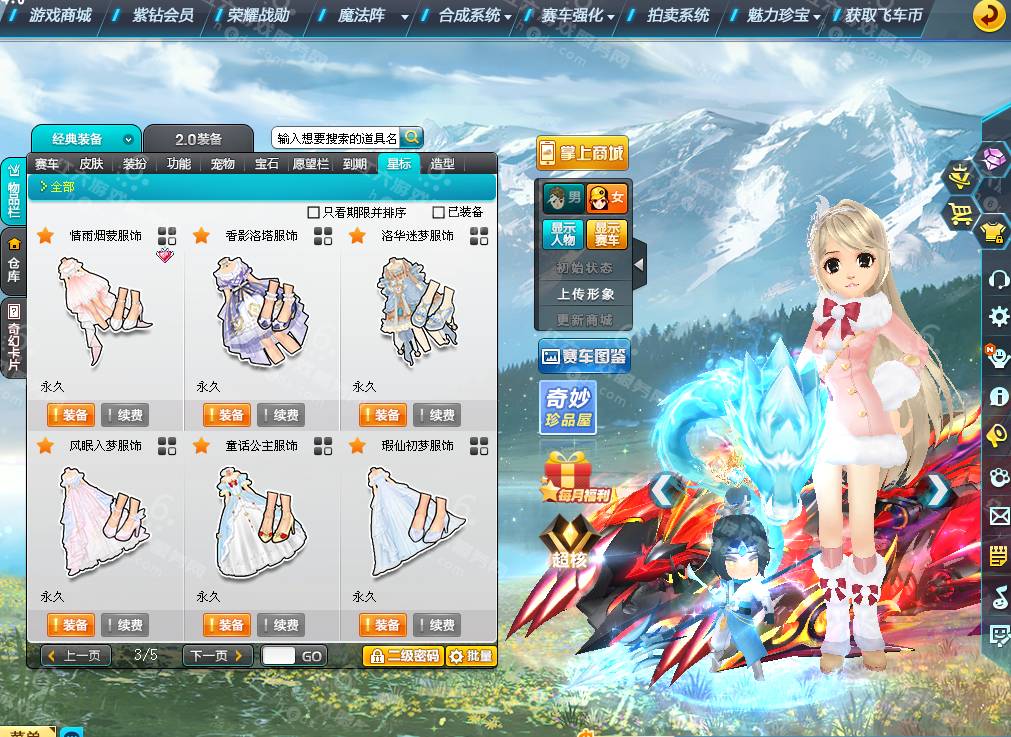Open the 二级密码 secondary password button
The height and width of the screenshot is (737, 1011).
403,656
